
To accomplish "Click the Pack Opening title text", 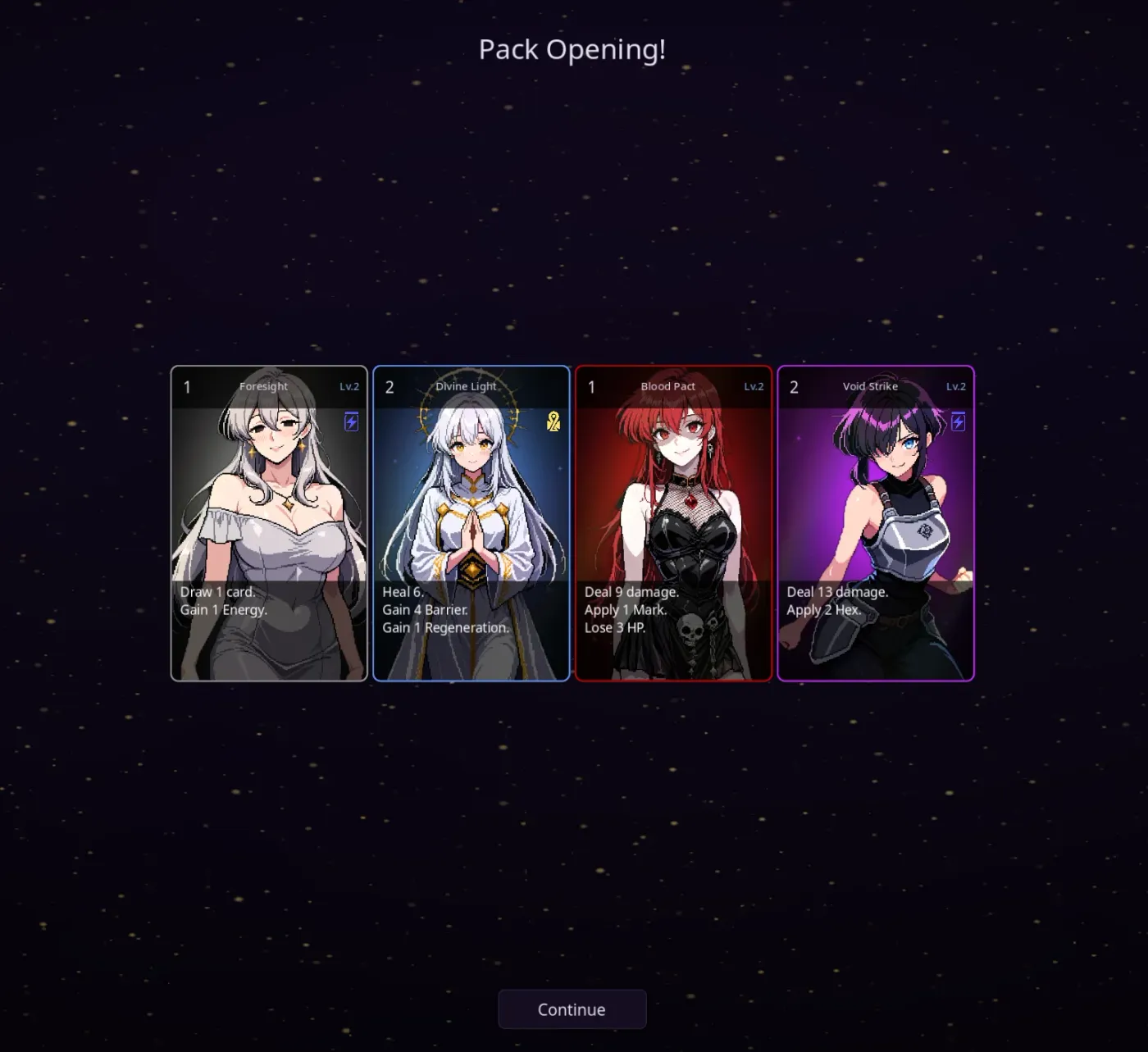I will tap(572, 50).
